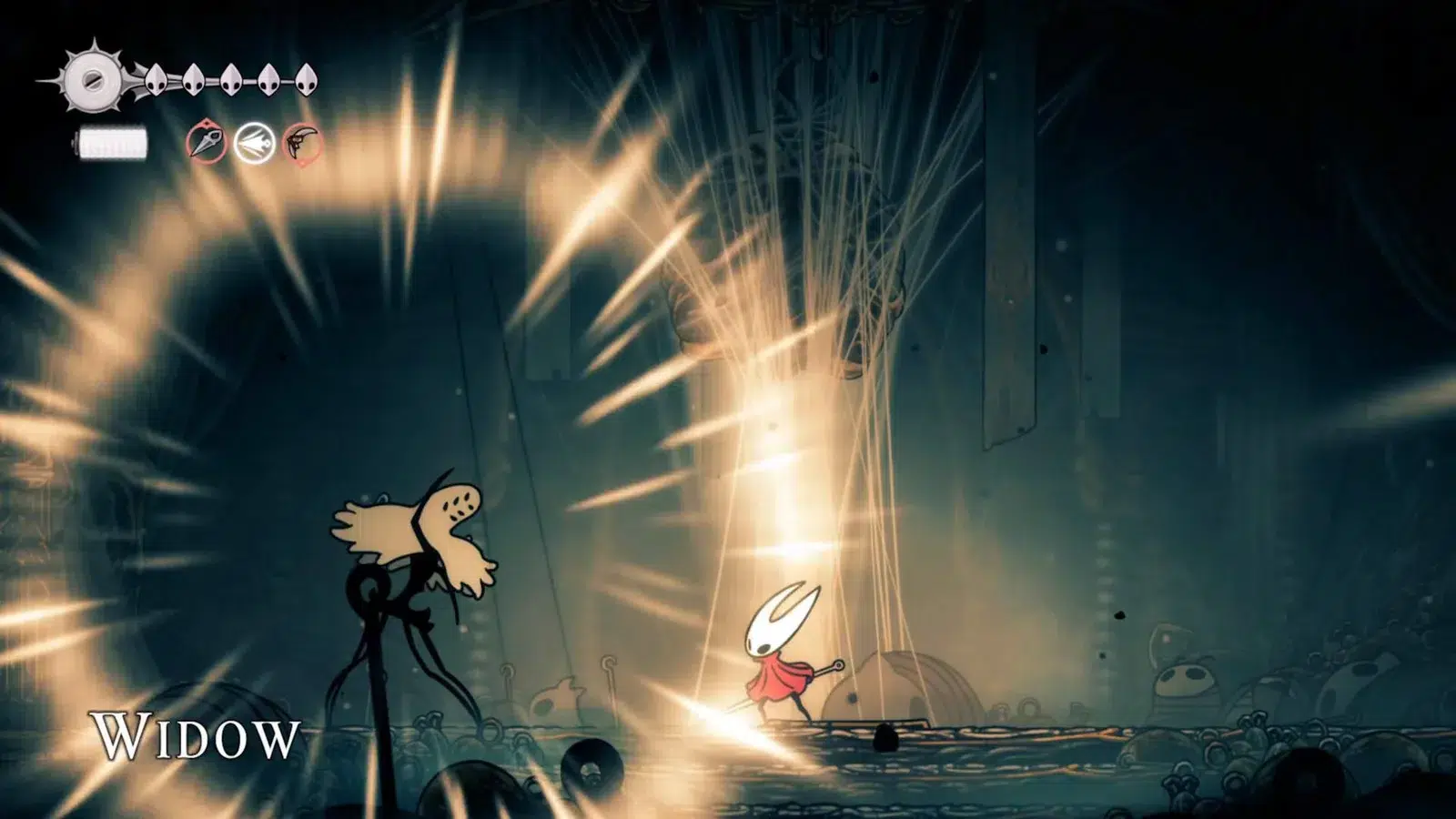
Task: Toggle the second health mask
Action: pos(194,80)
